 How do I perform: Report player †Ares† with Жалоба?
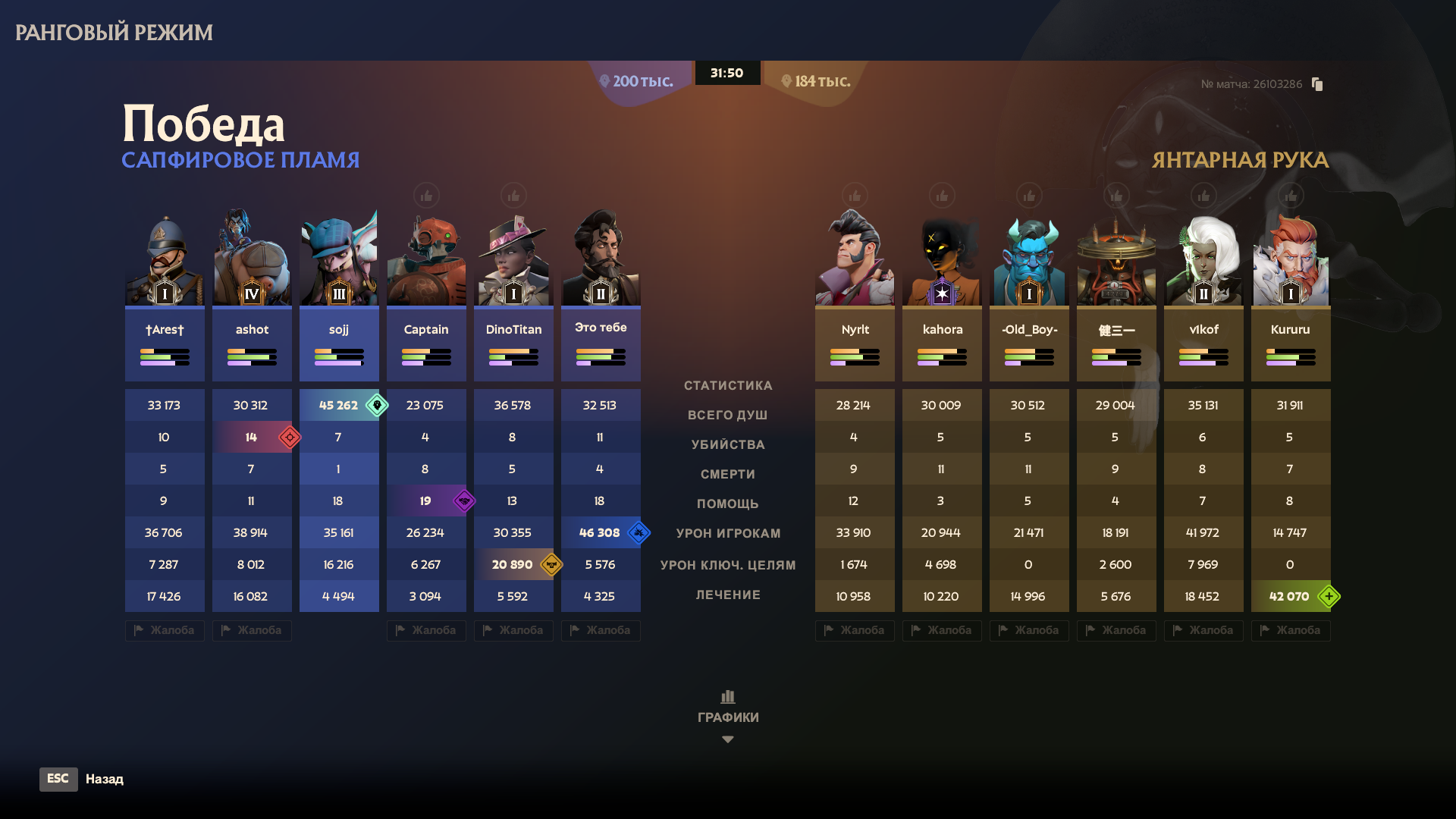pyautogui.click(x=165, y=630)
